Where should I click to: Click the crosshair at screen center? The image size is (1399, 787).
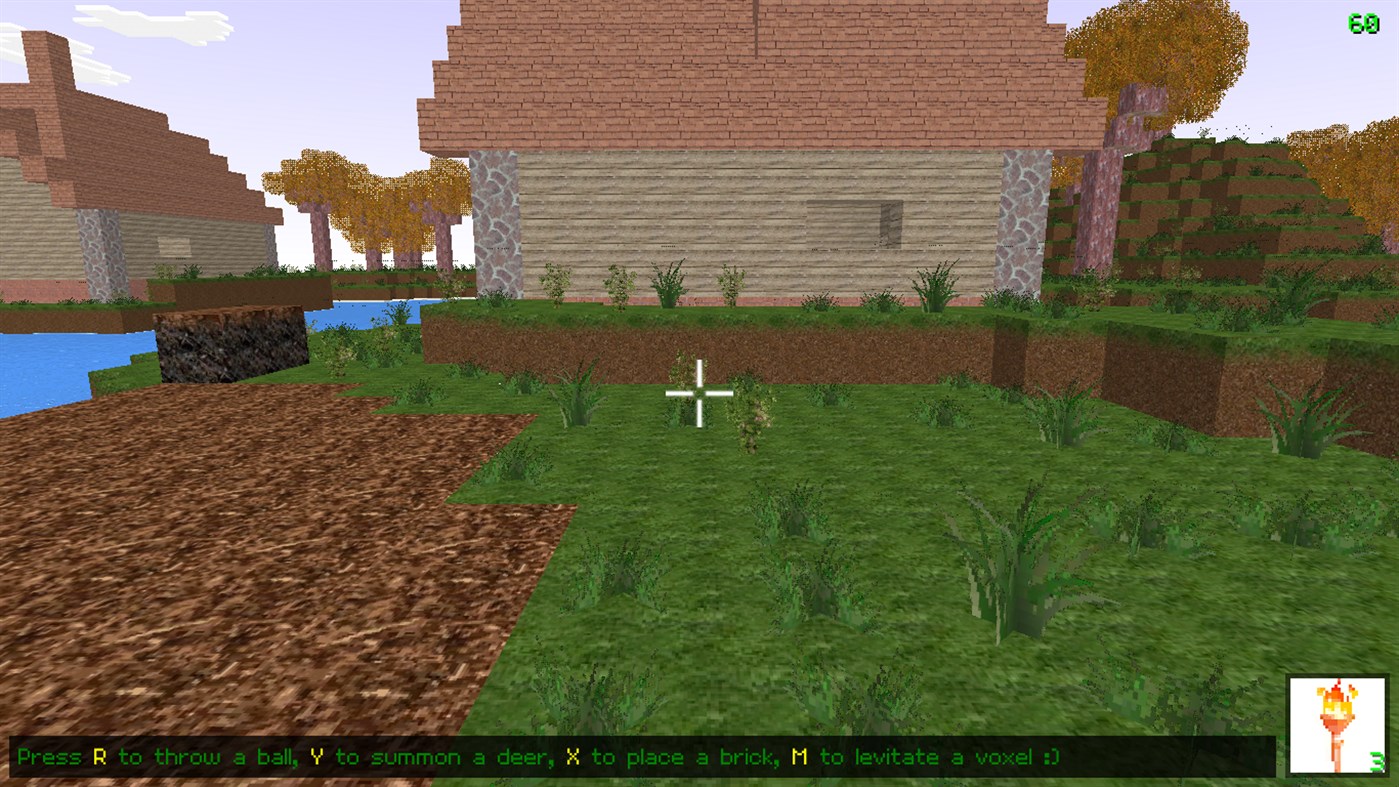point(699,393)
